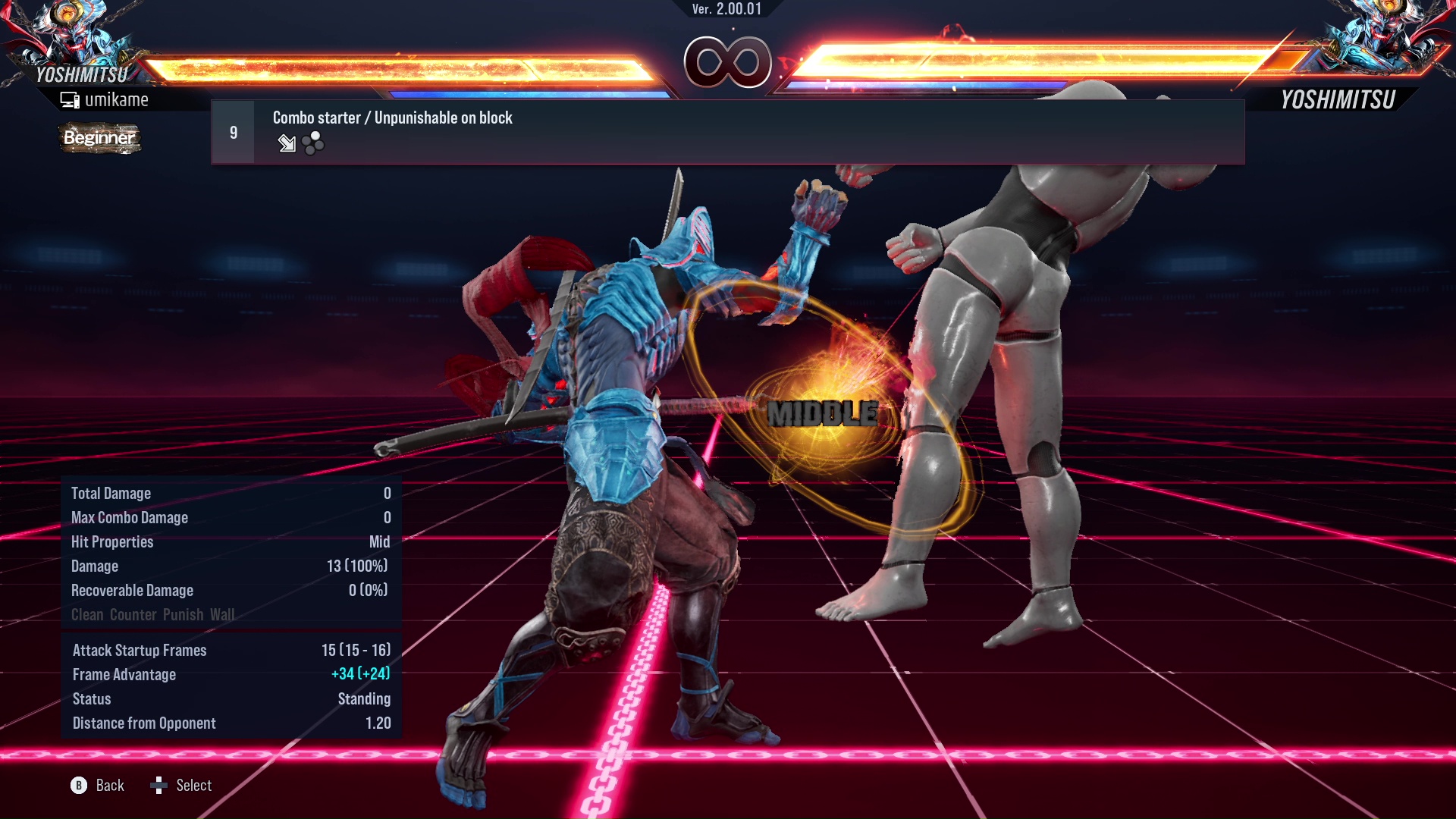Click the four-button cluster input icon

click(x=312, y=143)
